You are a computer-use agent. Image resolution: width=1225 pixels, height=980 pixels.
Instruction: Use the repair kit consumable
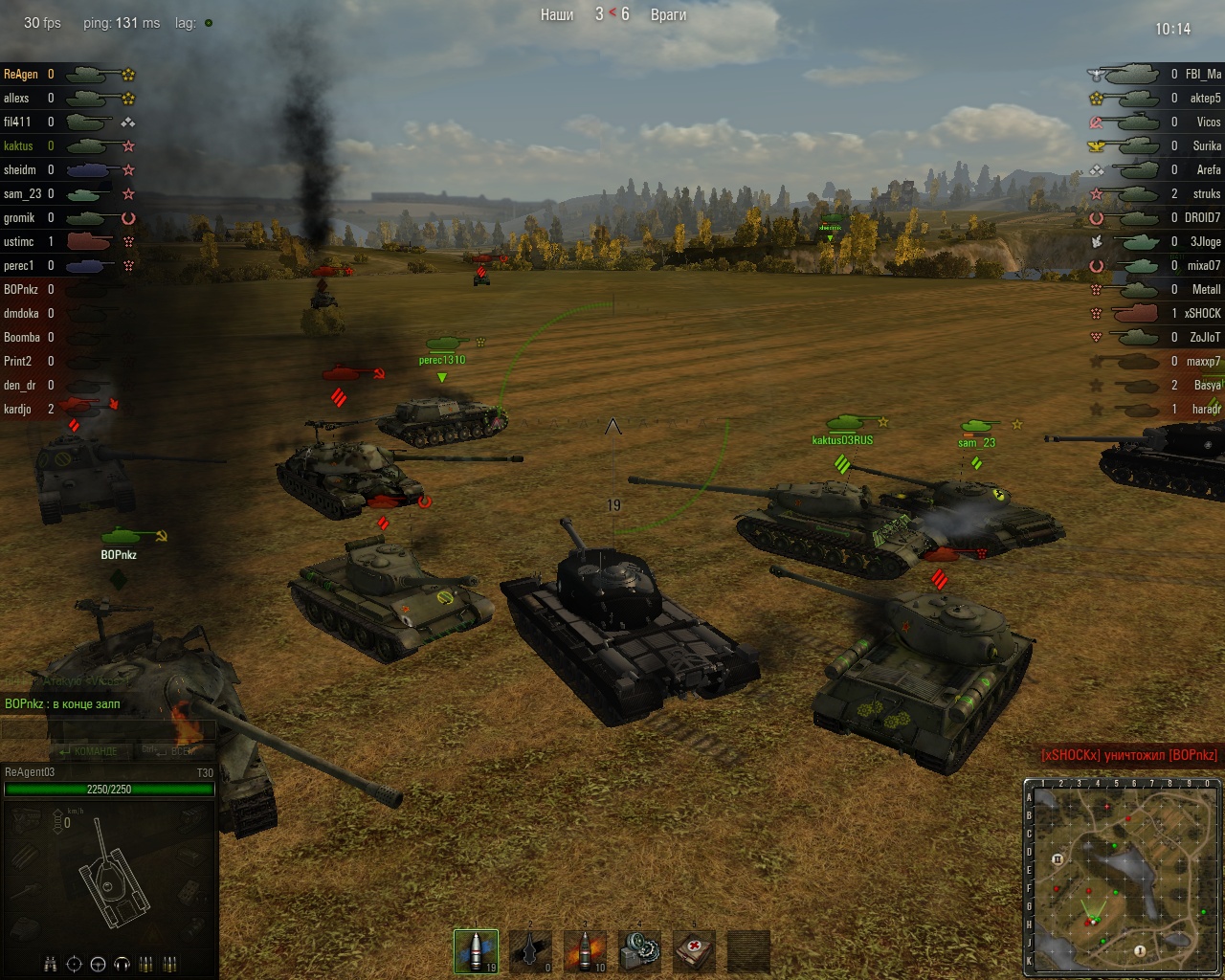639,951
